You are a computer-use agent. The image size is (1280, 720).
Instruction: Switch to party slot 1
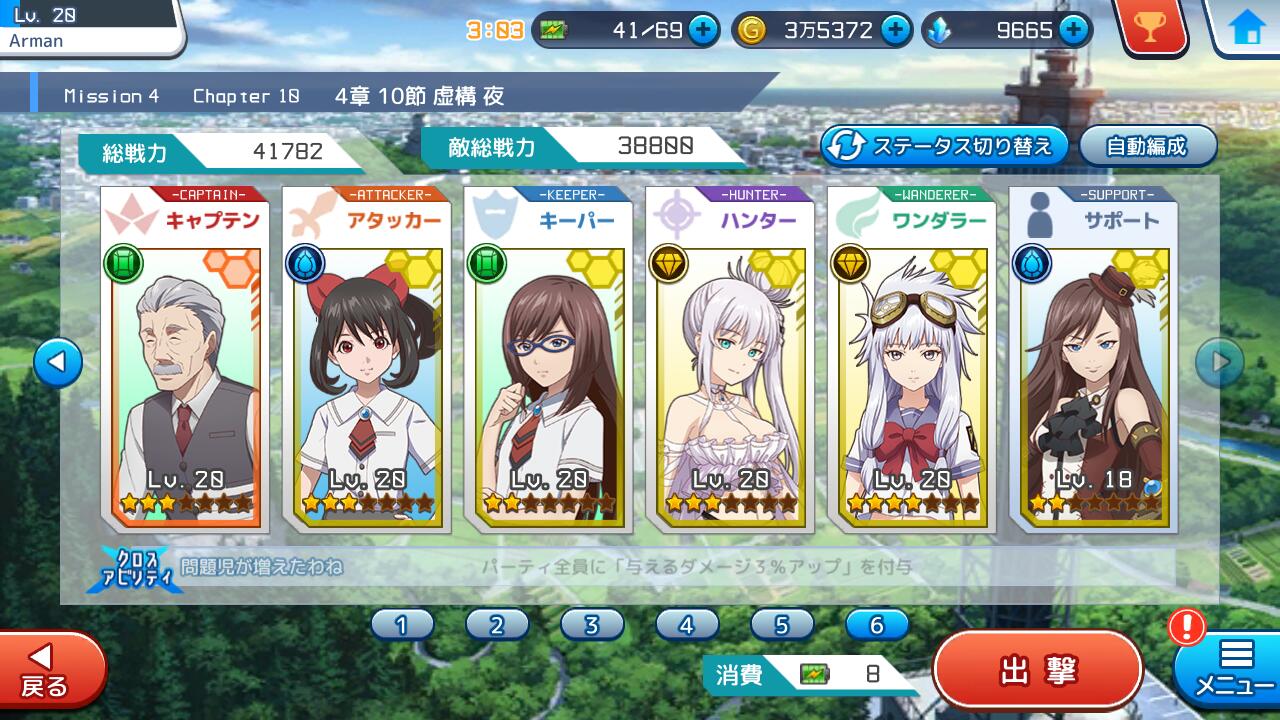[402, 625]
